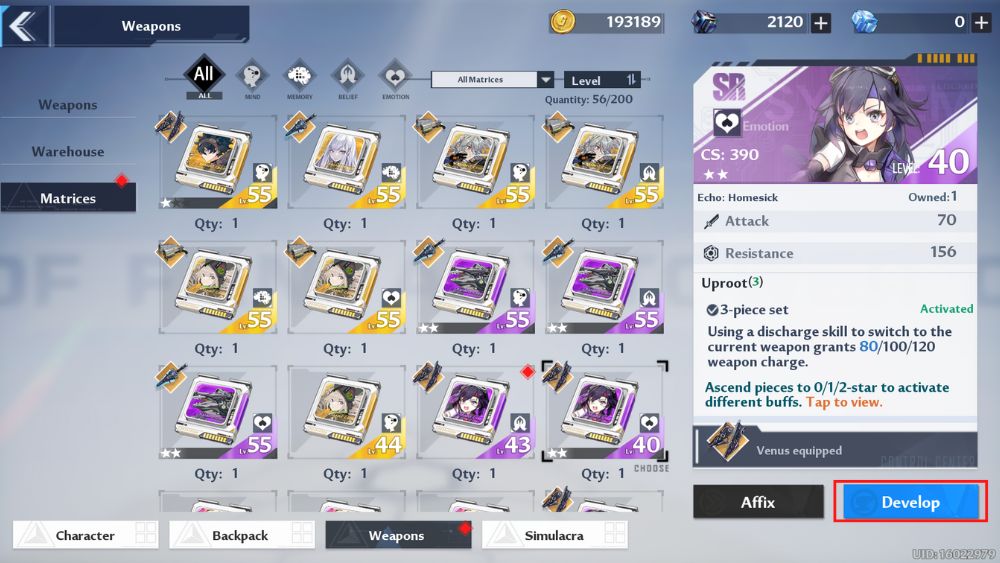Filter matrices by Memory type
The height and width of the screenshot is (563, 1000).
coord(299,77)
